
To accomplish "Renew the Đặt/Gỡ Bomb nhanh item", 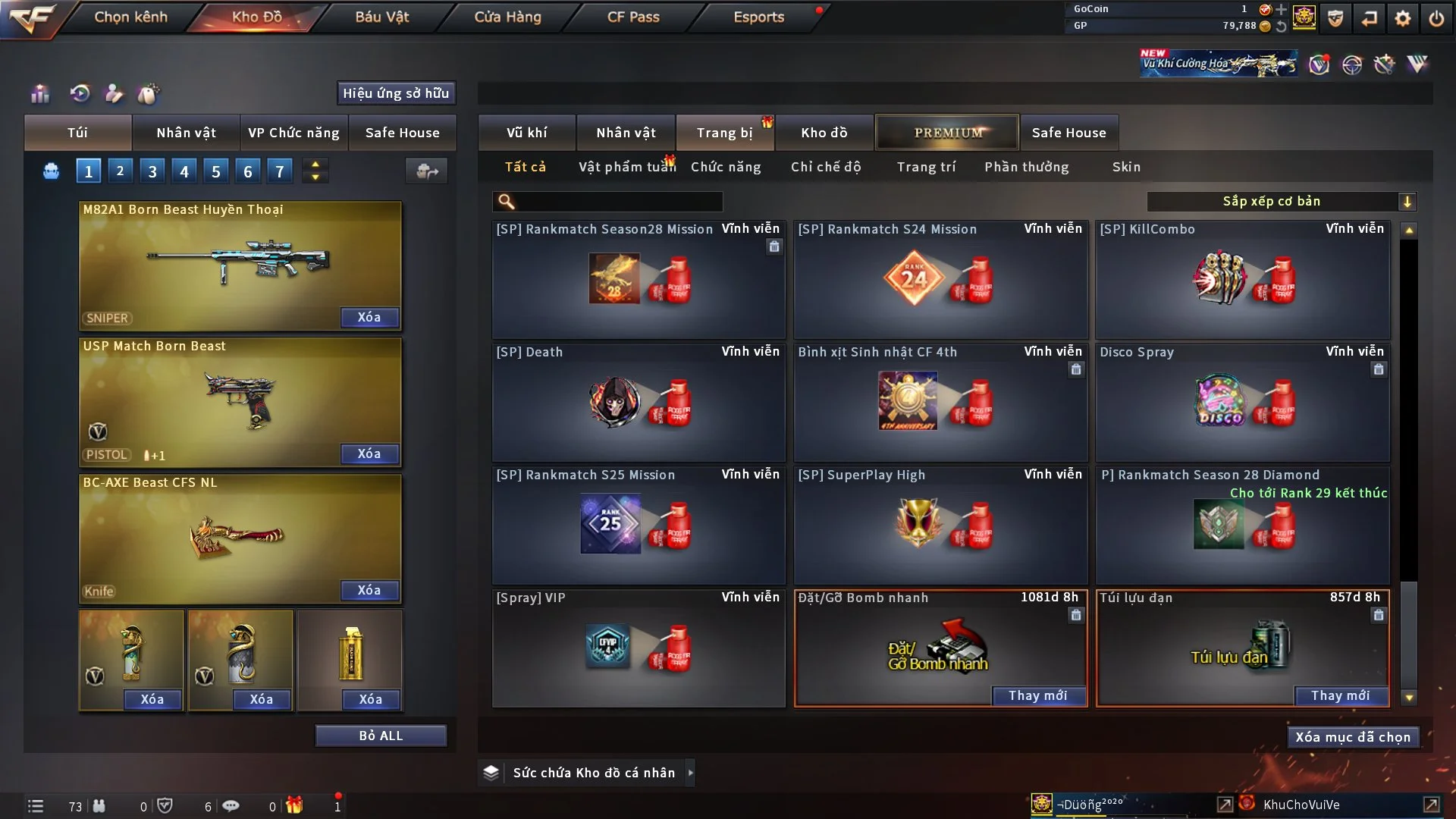I will click(1037, 695).
